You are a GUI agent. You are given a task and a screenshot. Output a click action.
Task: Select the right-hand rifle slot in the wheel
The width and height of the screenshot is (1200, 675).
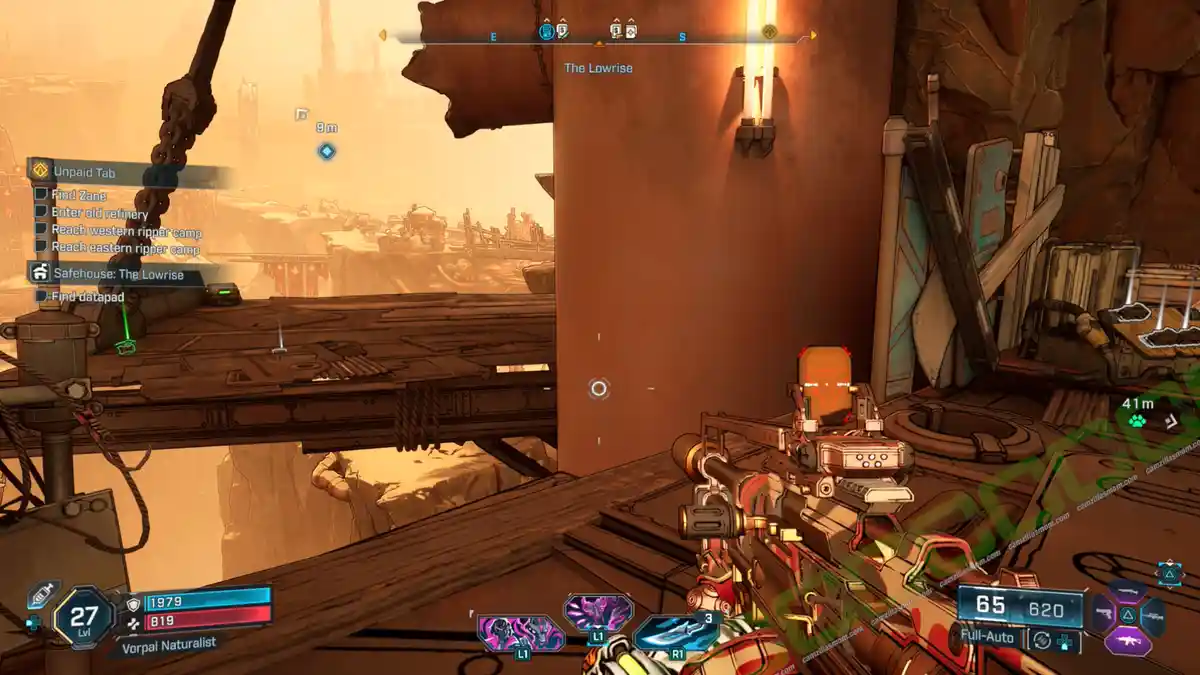click(1153, 614)
